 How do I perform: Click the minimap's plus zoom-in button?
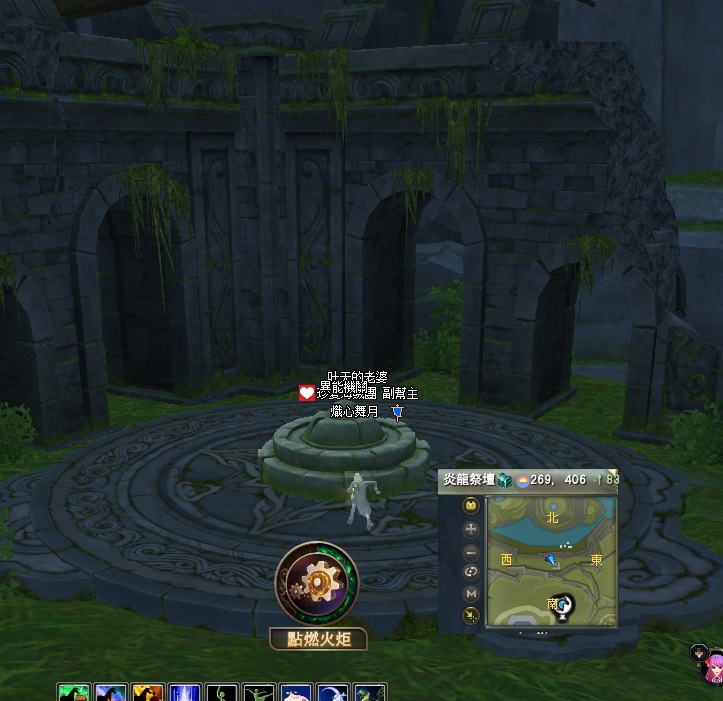[x=471, y=528]
